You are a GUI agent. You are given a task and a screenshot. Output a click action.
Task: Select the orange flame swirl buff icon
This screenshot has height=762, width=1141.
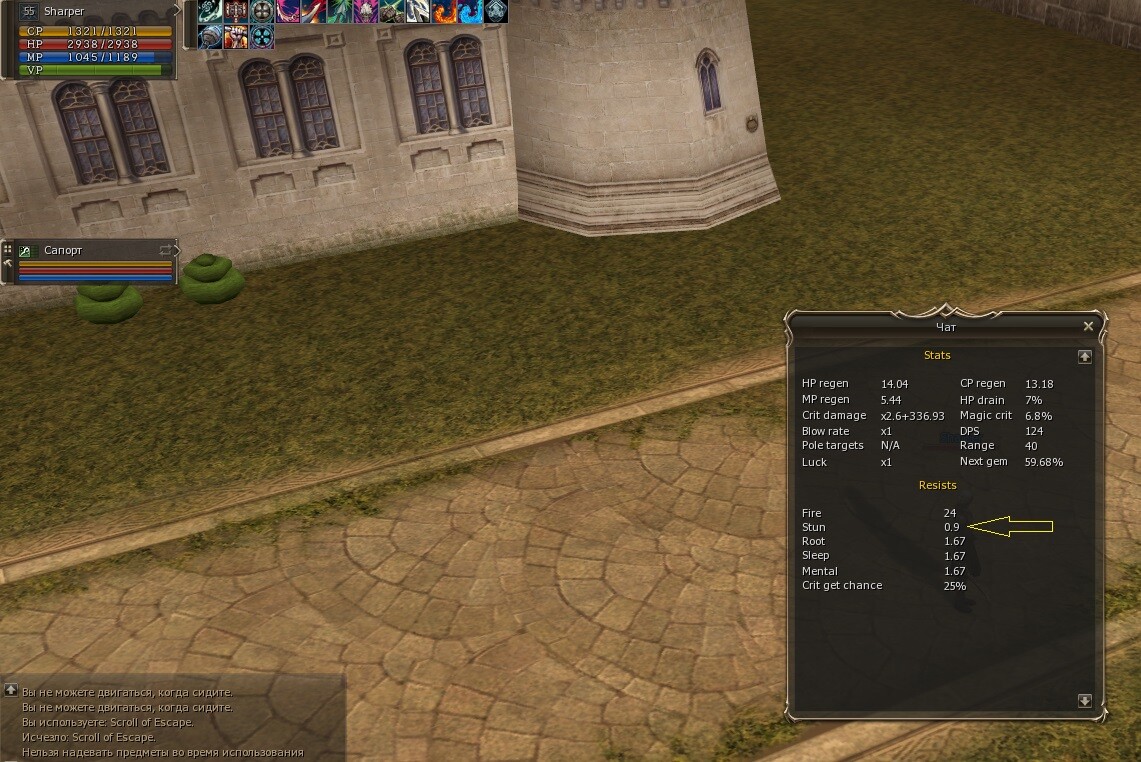click(444, 12)
